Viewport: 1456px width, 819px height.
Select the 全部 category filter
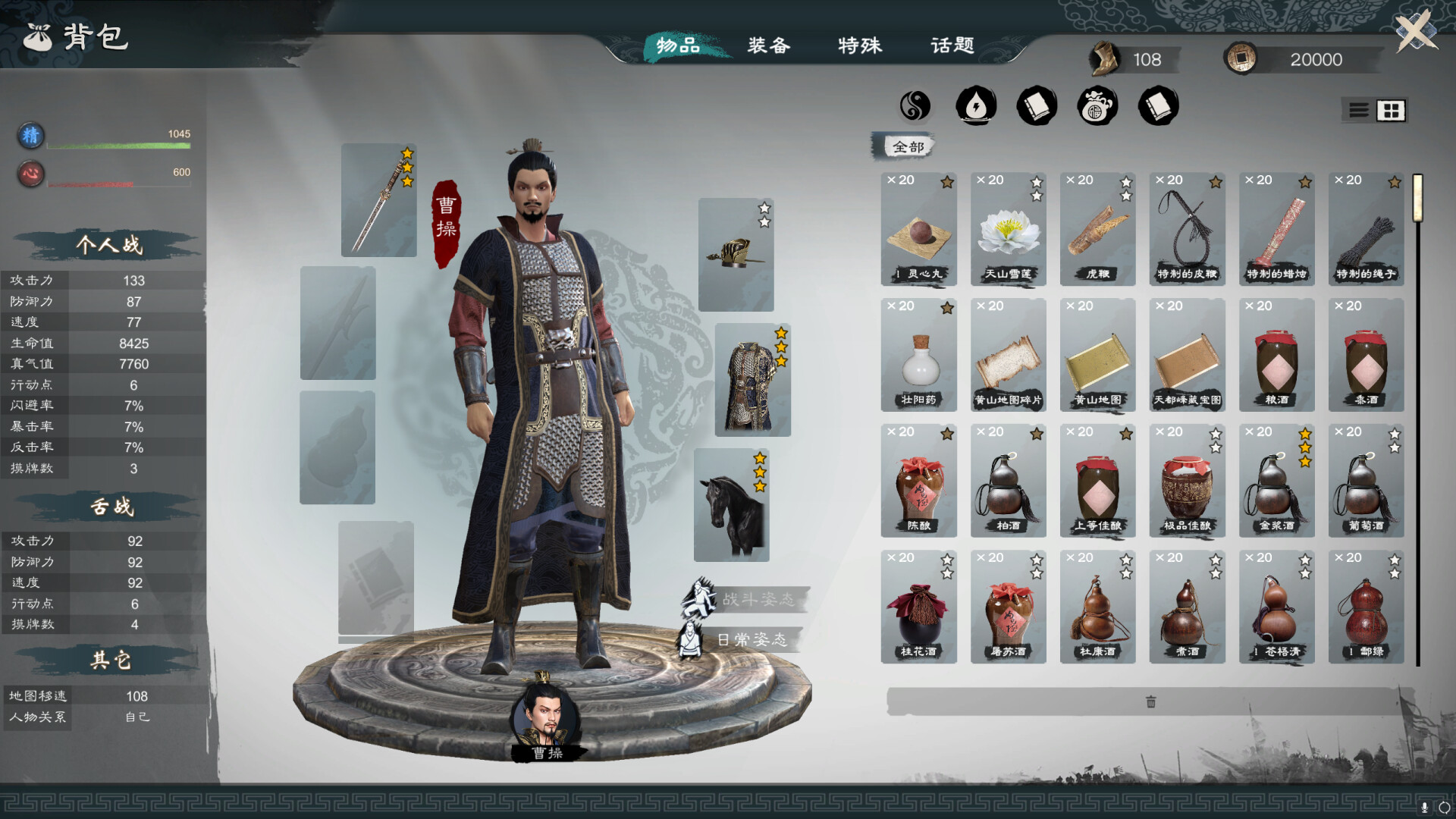click(x=908, y=146)
